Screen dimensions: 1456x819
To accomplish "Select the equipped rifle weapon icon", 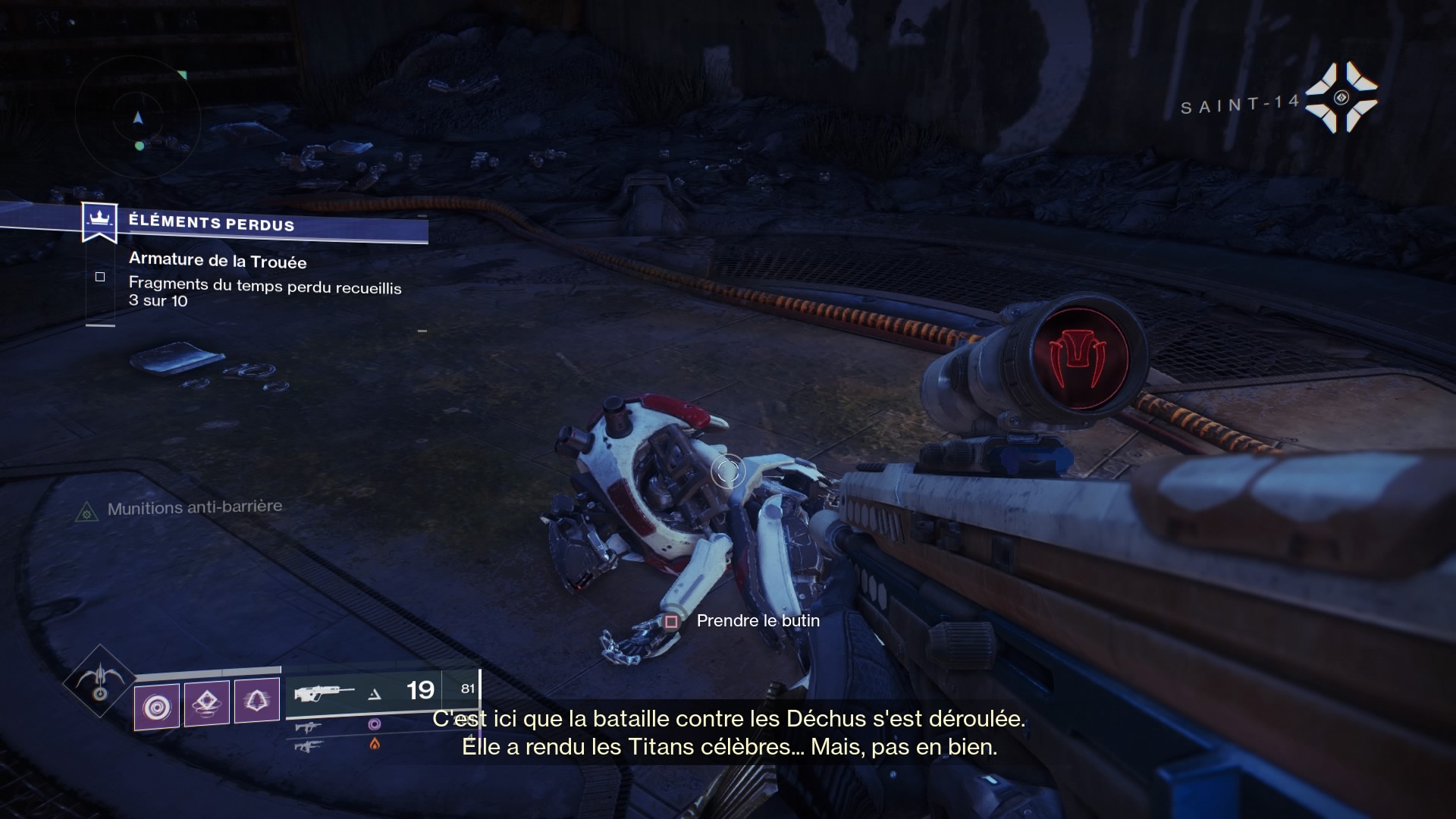I will pyautogui.click(x=324, y=692).
